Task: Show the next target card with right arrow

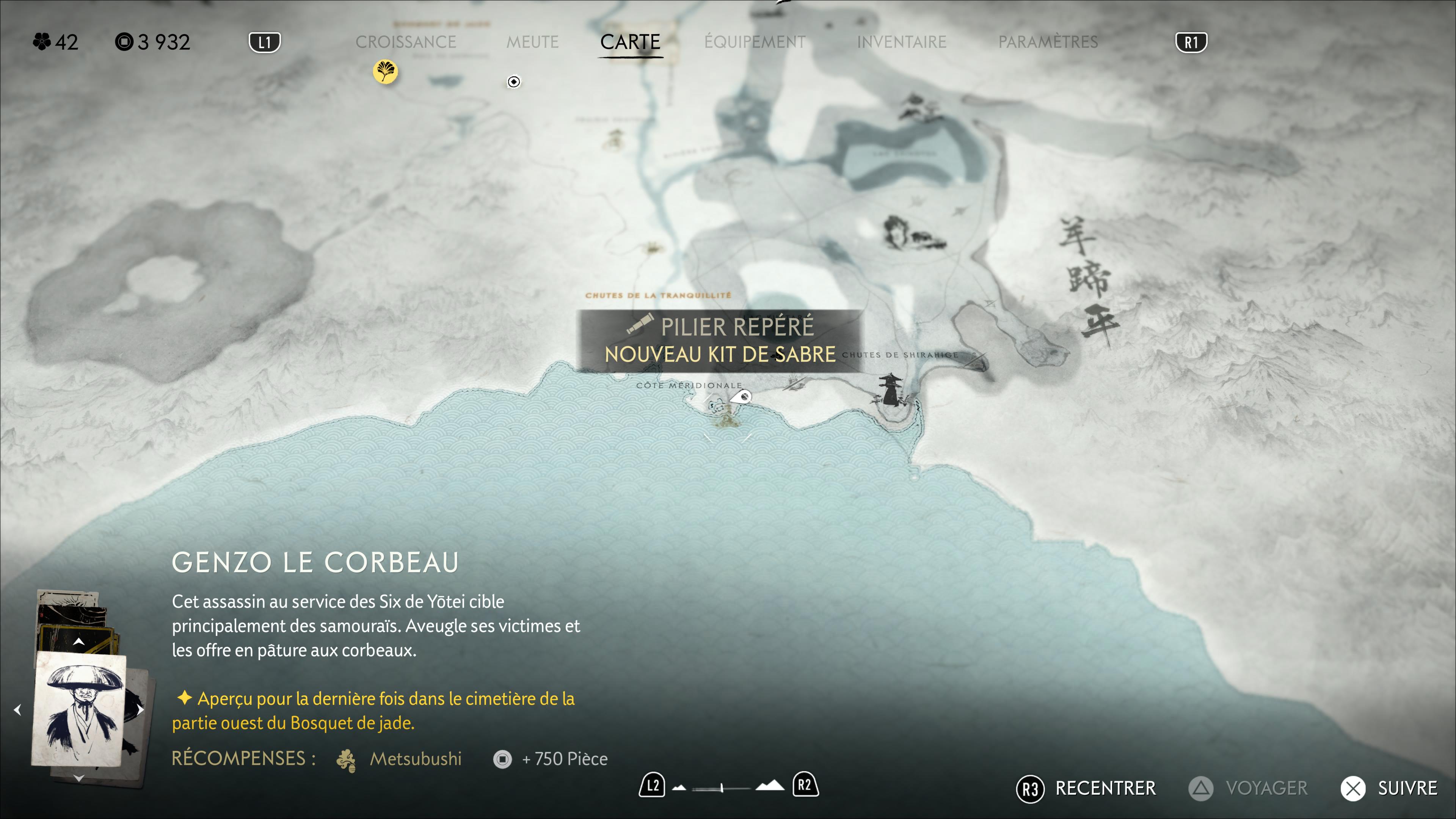Action: click(x=140, y=710)
